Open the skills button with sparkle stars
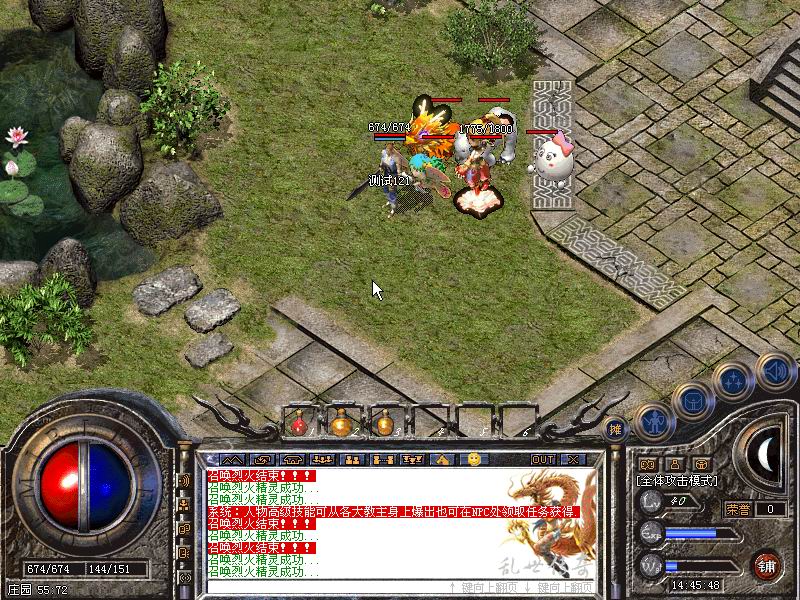This screenshot has height=600, width=800. pos(734,380)
